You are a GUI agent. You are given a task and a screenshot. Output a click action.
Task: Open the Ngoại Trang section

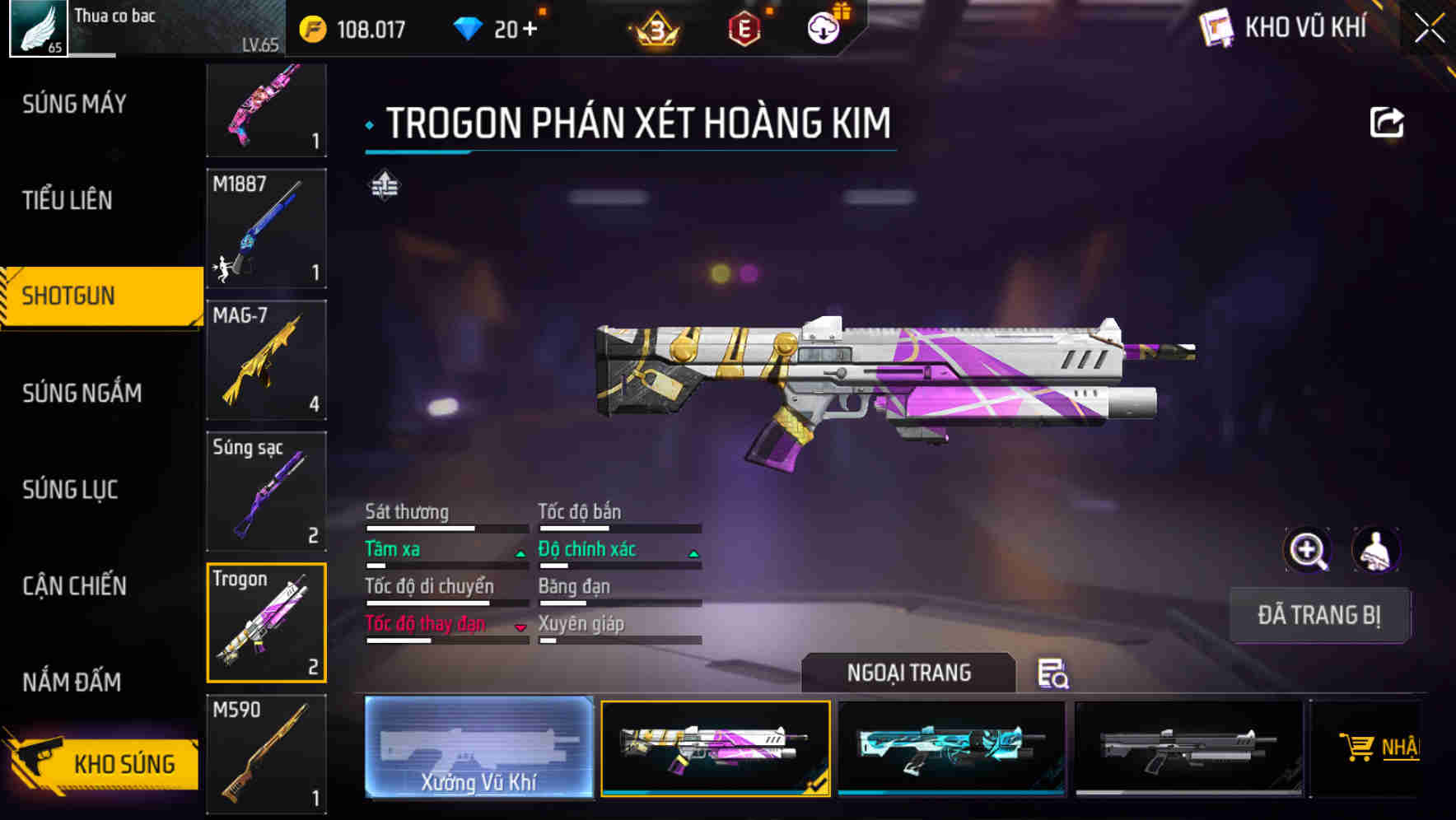pos(910,673)
